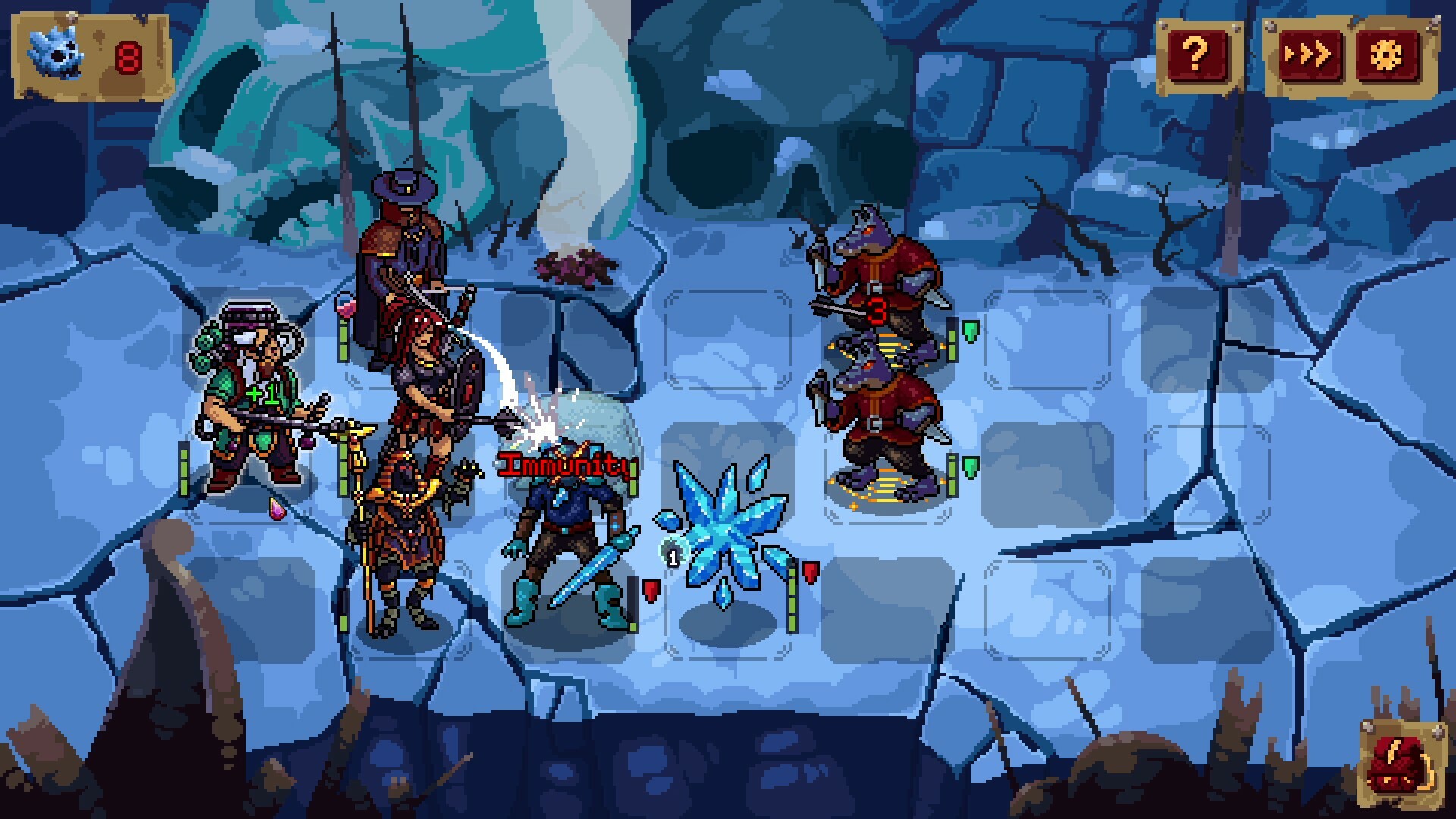Viewport: 1456px width, 819px height.
Task: Select the pink gem beside the engineer
Action: (x=278, y=510)
